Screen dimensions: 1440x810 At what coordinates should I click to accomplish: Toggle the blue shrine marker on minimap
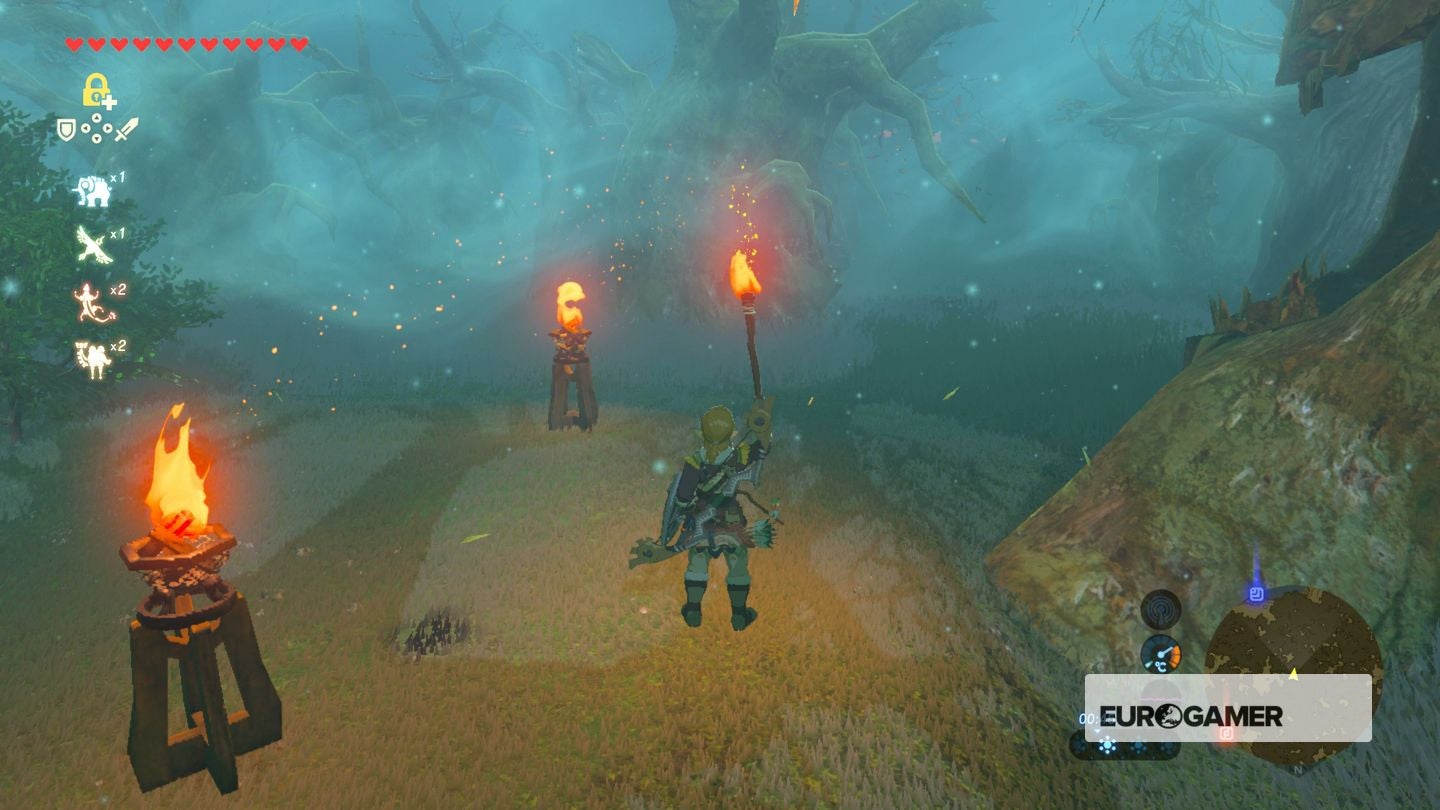(1255, 594)
